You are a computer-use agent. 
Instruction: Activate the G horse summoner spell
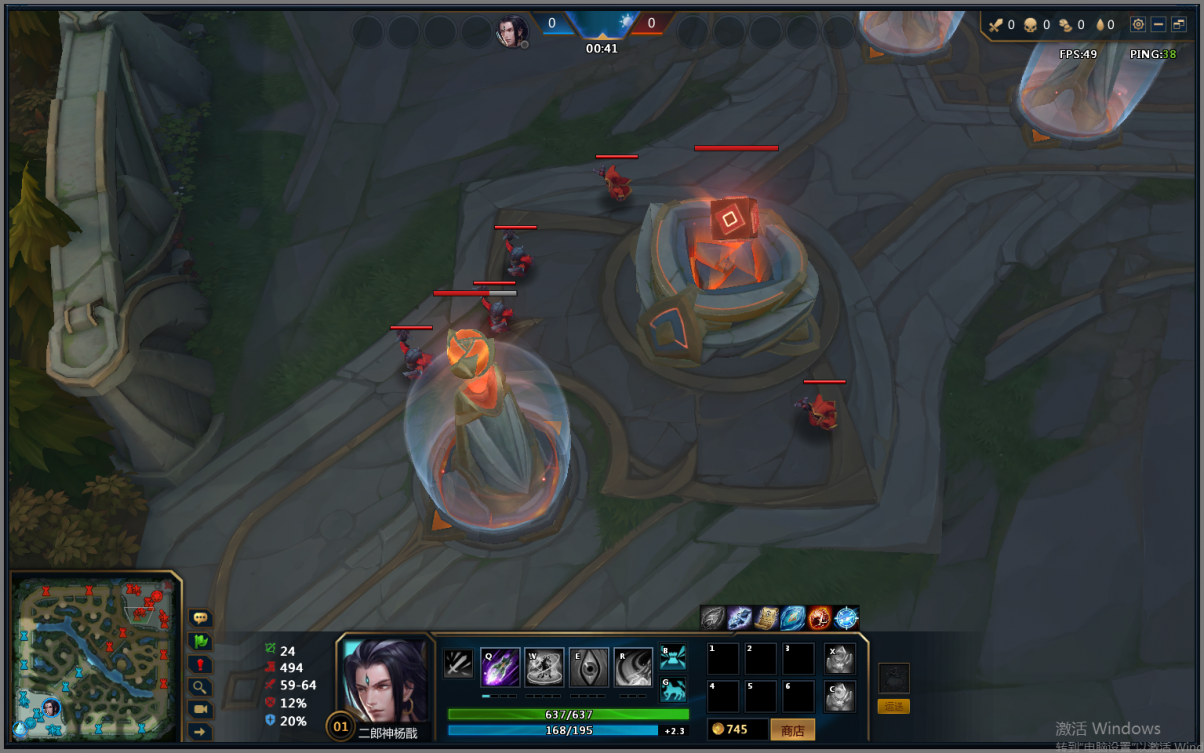[673, 689]
